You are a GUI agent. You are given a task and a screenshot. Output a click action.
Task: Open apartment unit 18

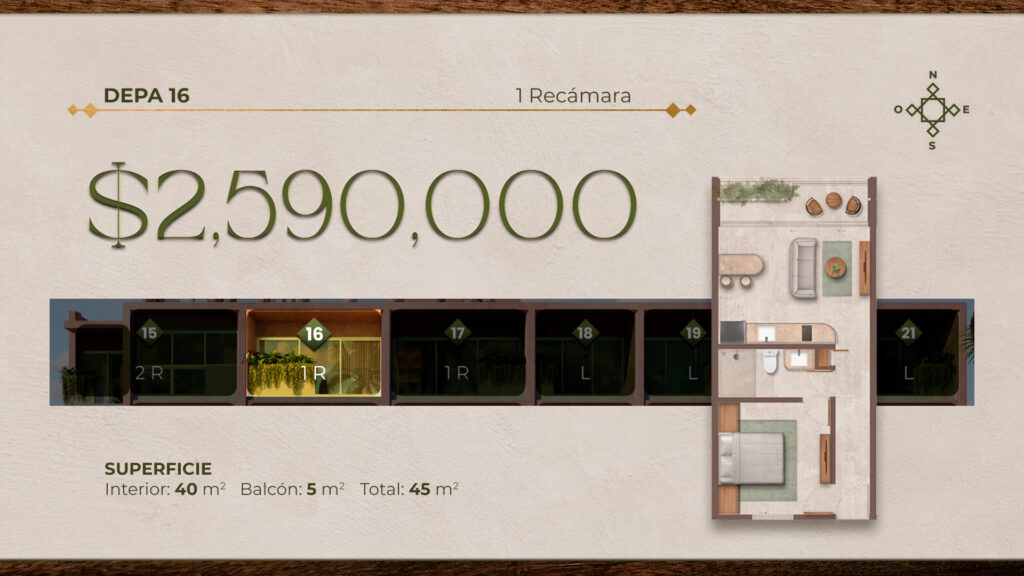pos(585,354)
